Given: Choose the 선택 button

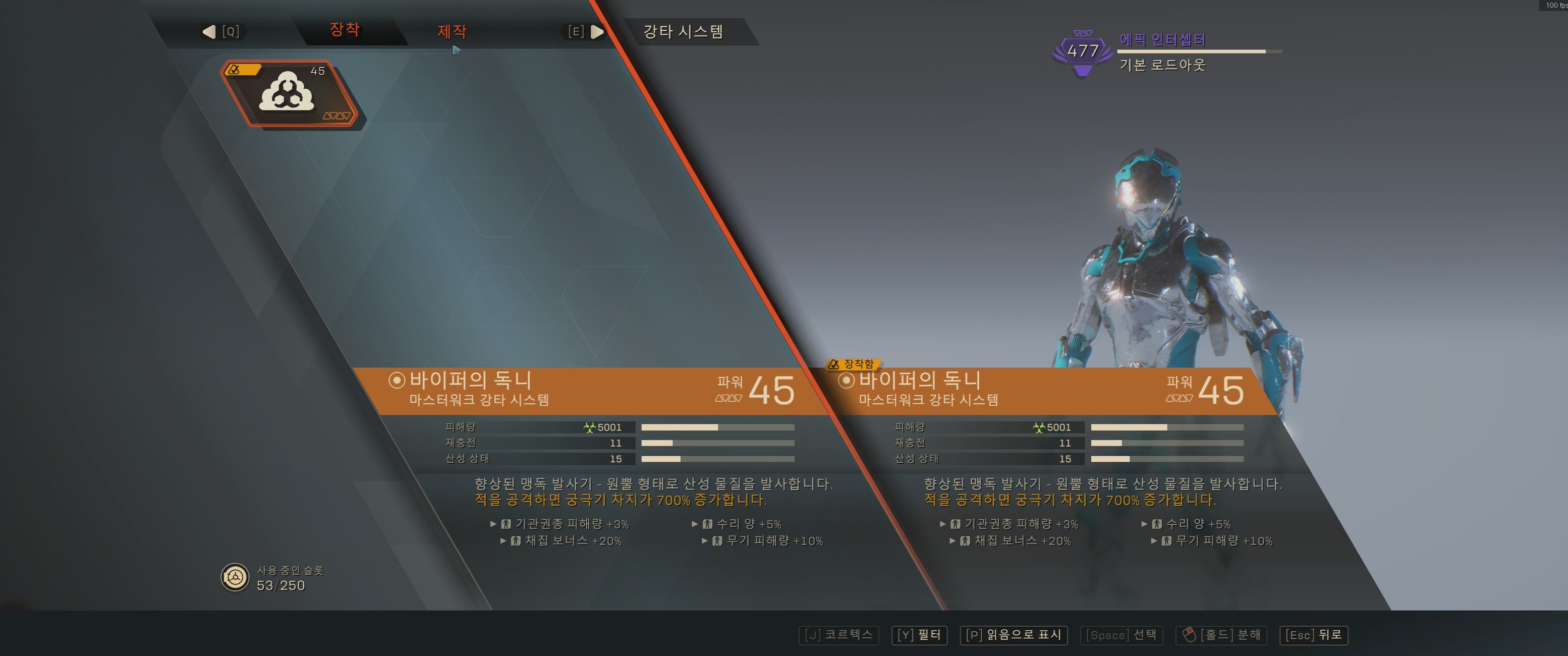Looking at the screenshot, I should coord(1121,635).
